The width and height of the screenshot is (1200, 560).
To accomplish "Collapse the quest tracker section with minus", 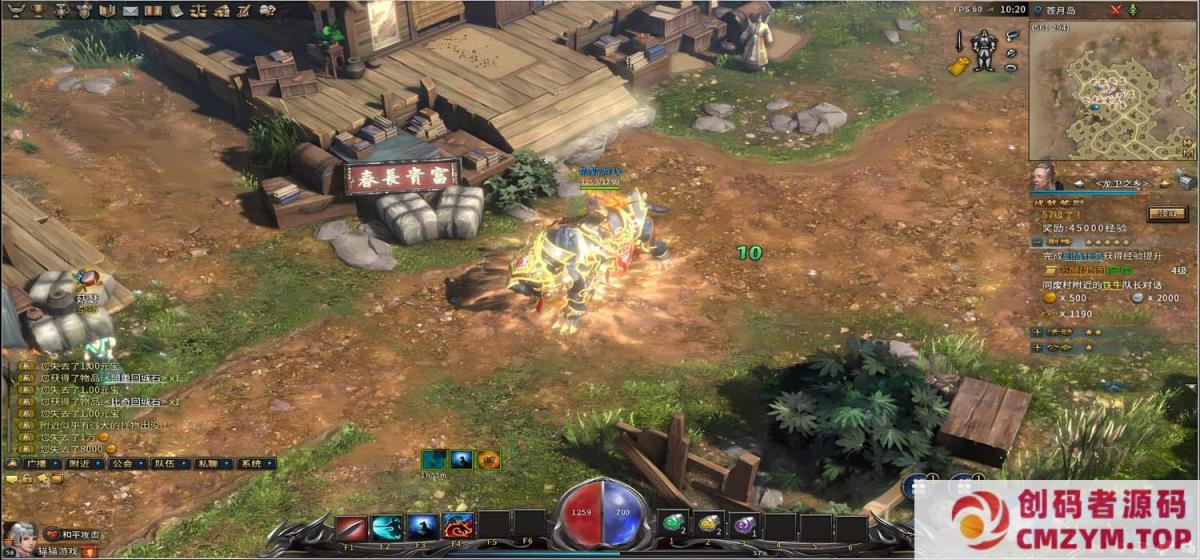I will 1037,242.
